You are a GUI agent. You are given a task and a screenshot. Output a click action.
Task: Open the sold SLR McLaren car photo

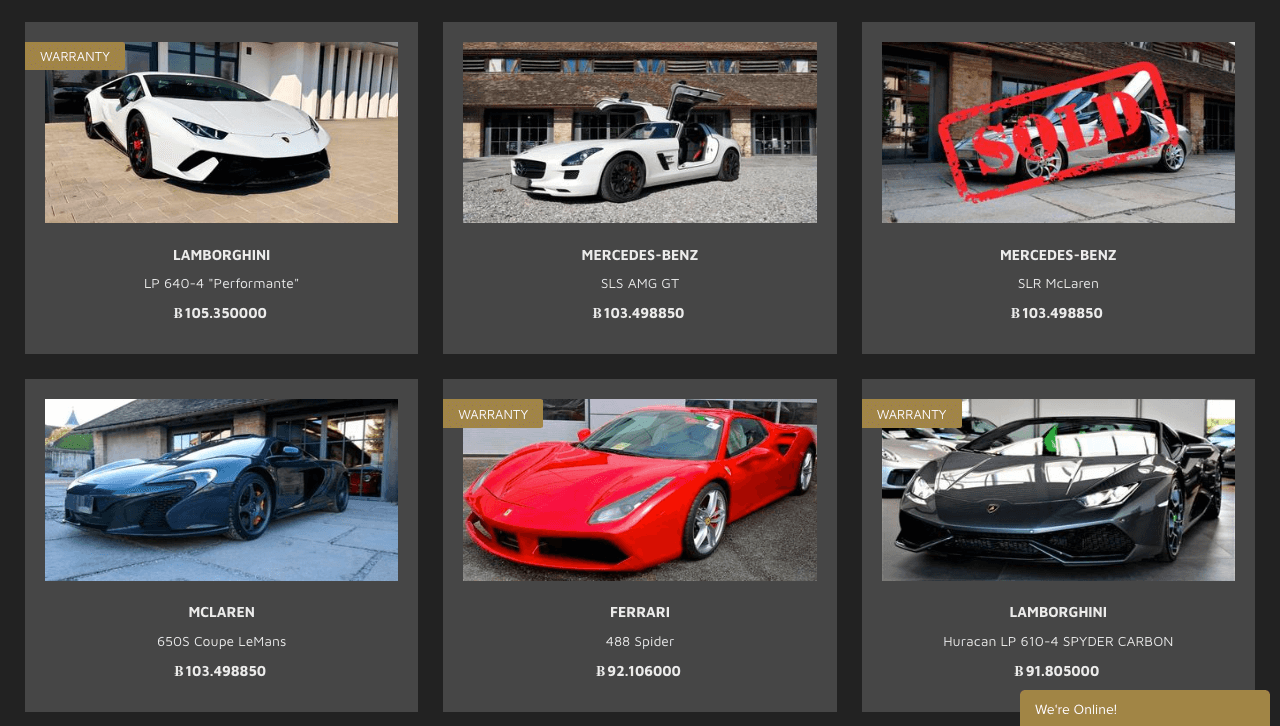(1058, 132)
